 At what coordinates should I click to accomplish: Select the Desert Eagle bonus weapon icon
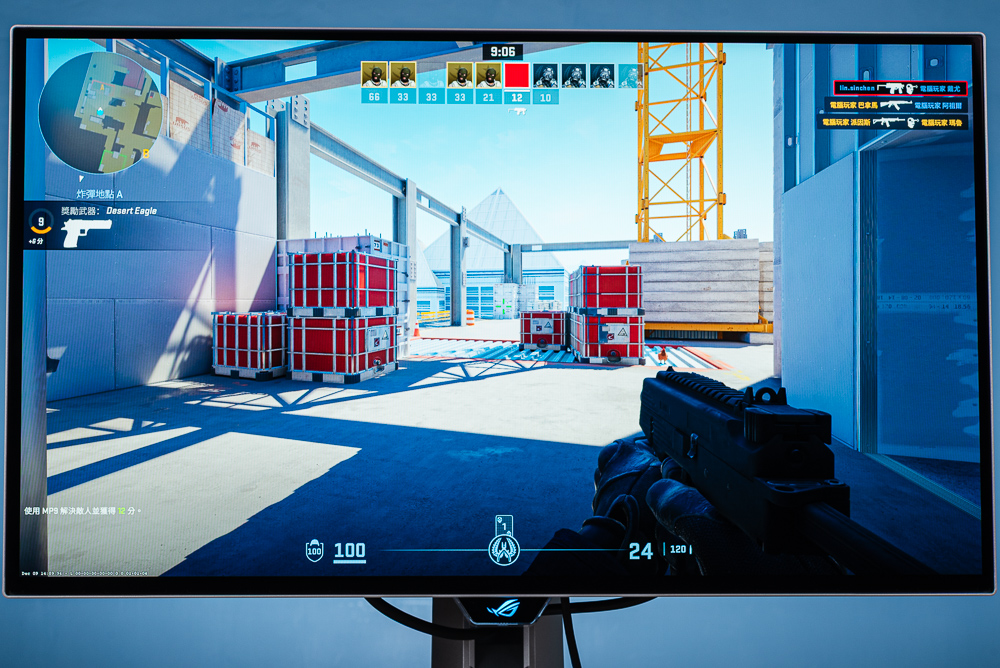(x=86, y=233)
